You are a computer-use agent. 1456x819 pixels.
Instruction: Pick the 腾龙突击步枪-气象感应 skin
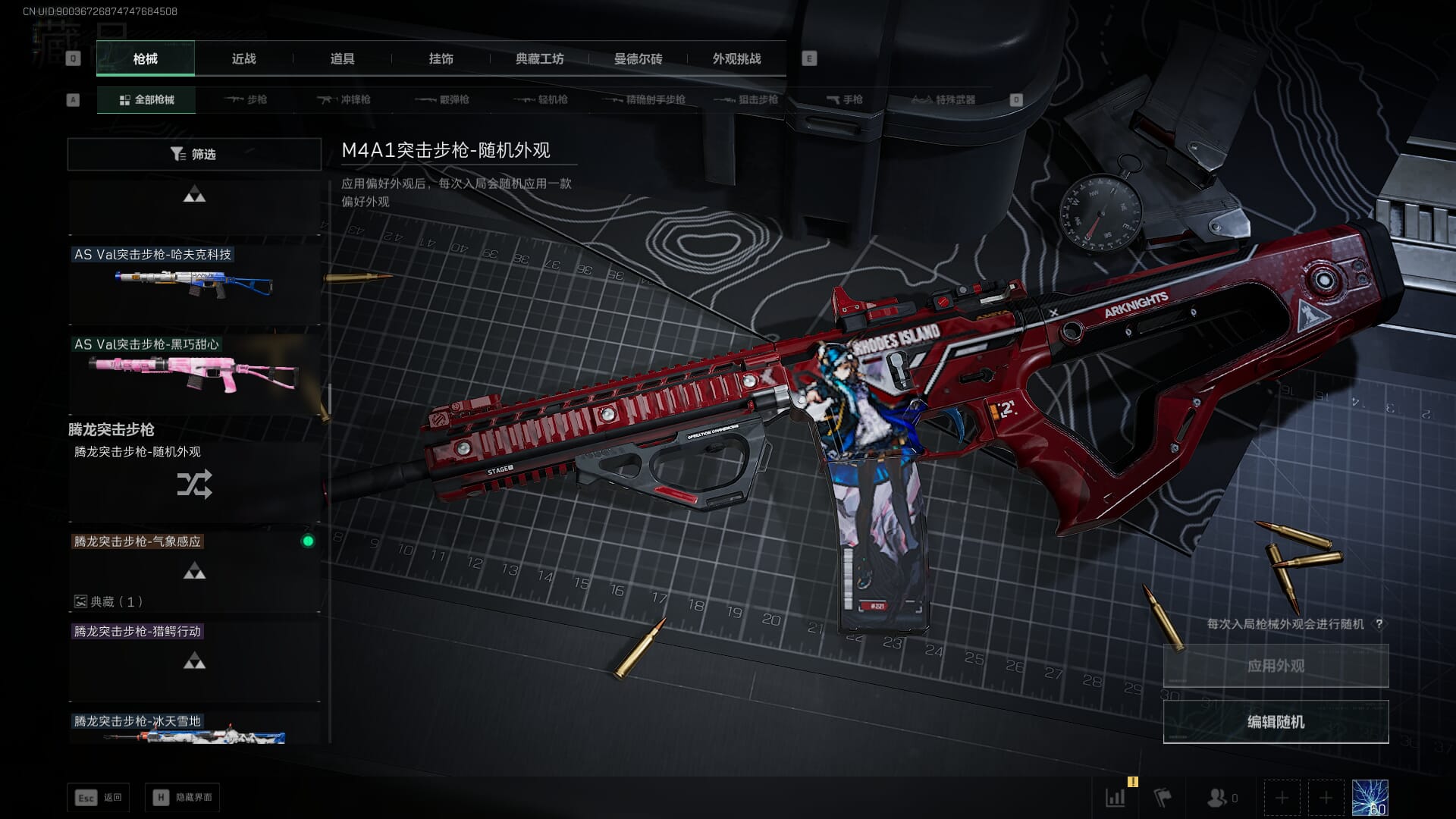[194, 570]
